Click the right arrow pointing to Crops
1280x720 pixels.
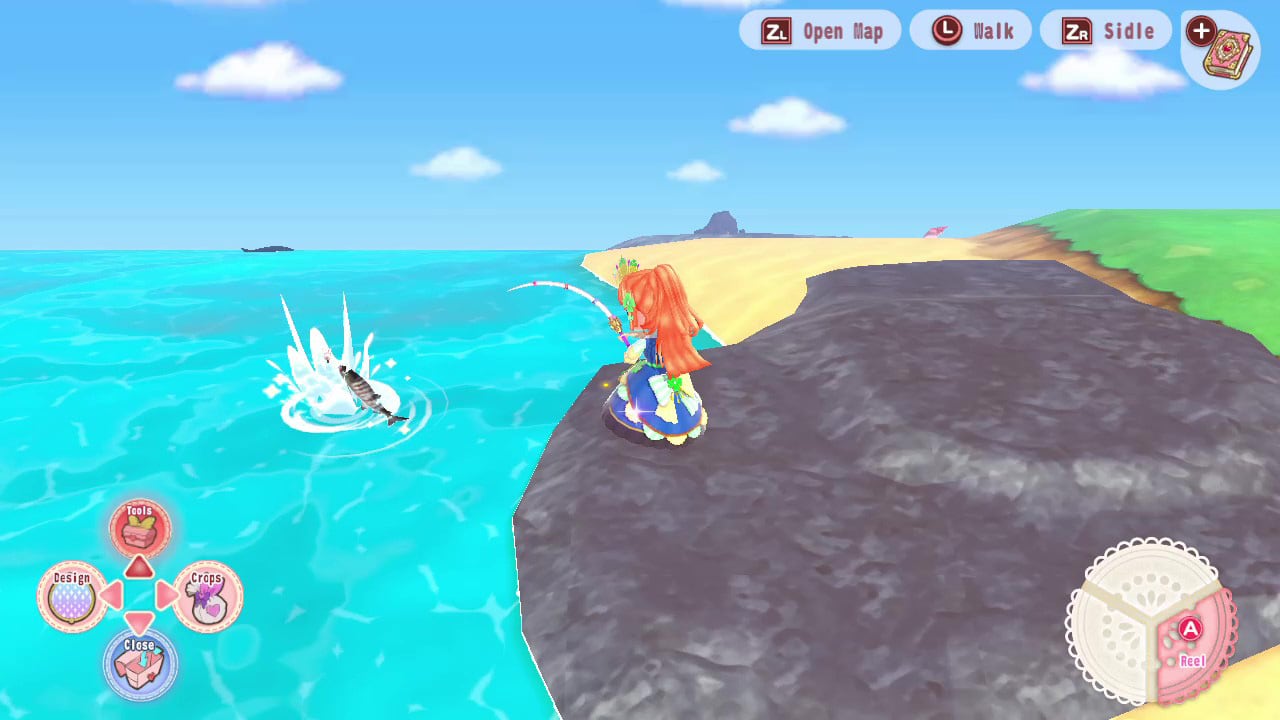169,595
